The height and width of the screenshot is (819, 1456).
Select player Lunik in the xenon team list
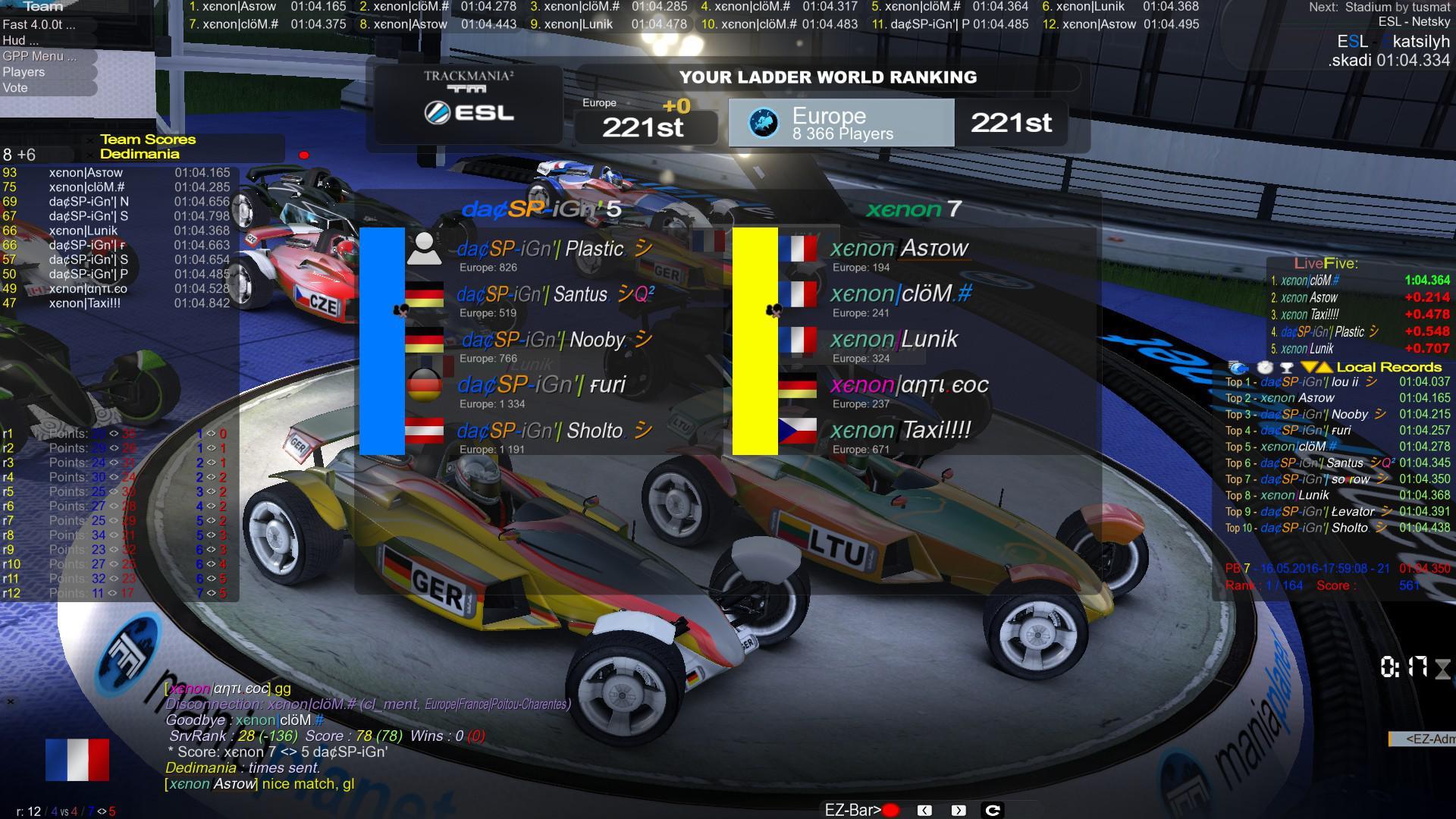click(x=894, y=340)
